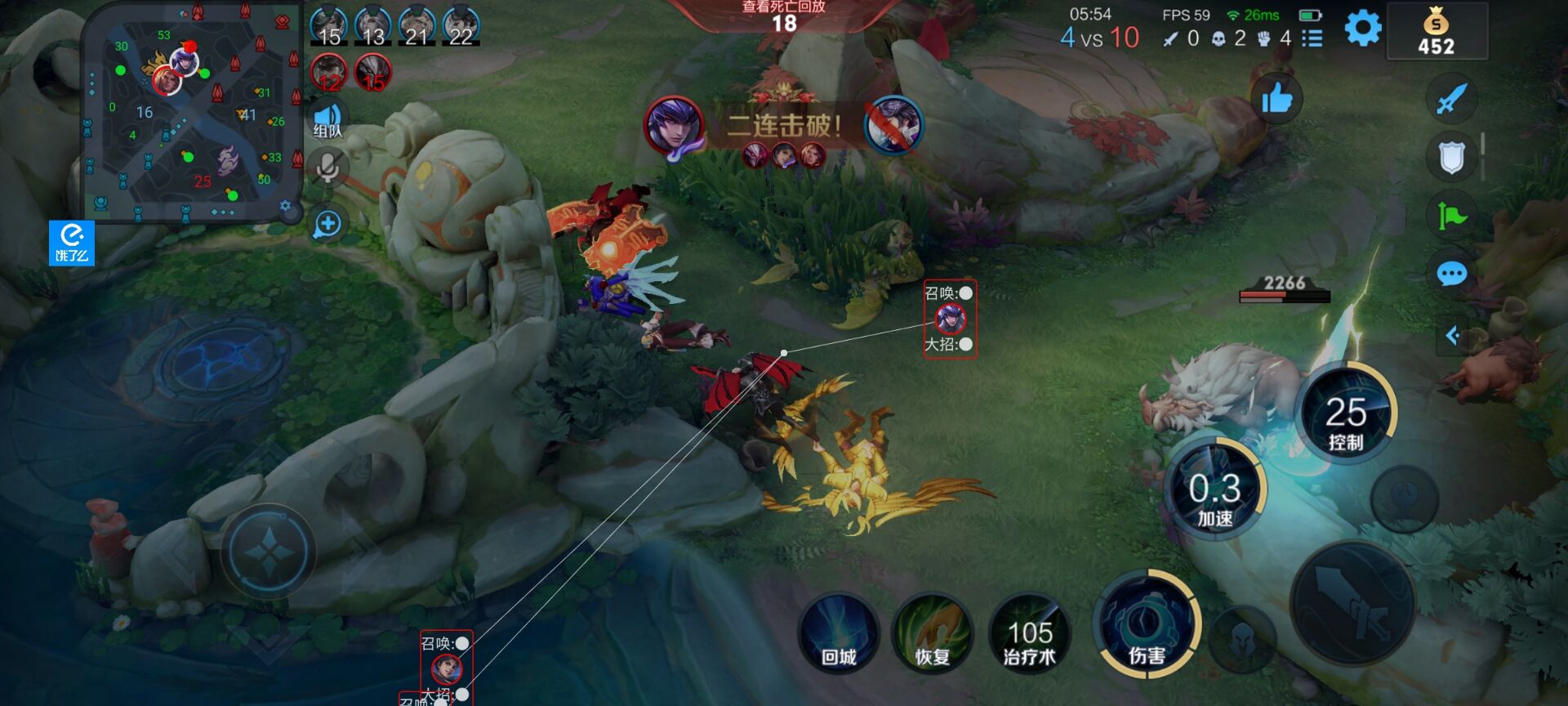This screenshot has width=1568, height=706.
Task: Send the green flag gather signal
Action: click(1451, 216)
